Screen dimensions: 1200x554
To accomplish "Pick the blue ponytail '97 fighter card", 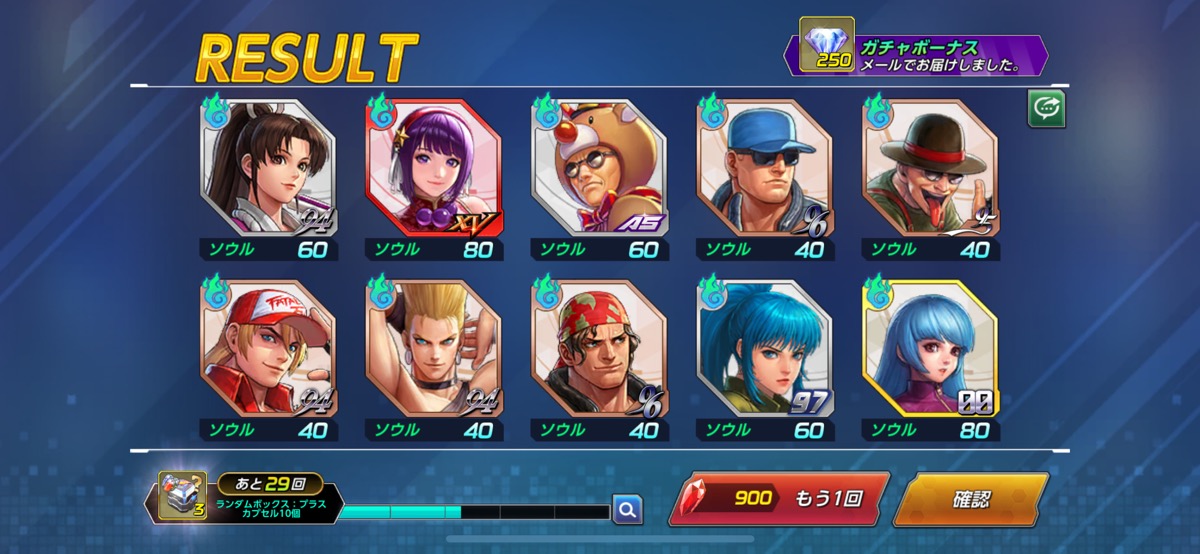I will (x=765, y=348).
